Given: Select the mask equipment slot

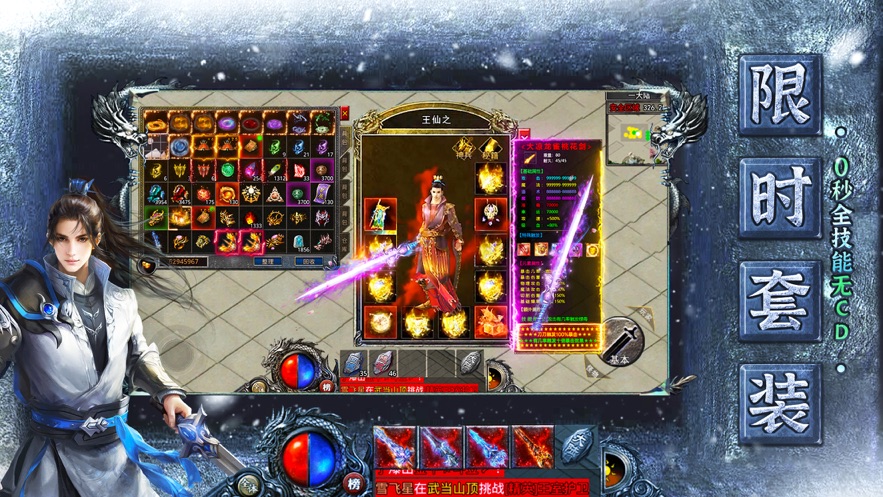Looking at the screenshot, I should click(490, 214).
